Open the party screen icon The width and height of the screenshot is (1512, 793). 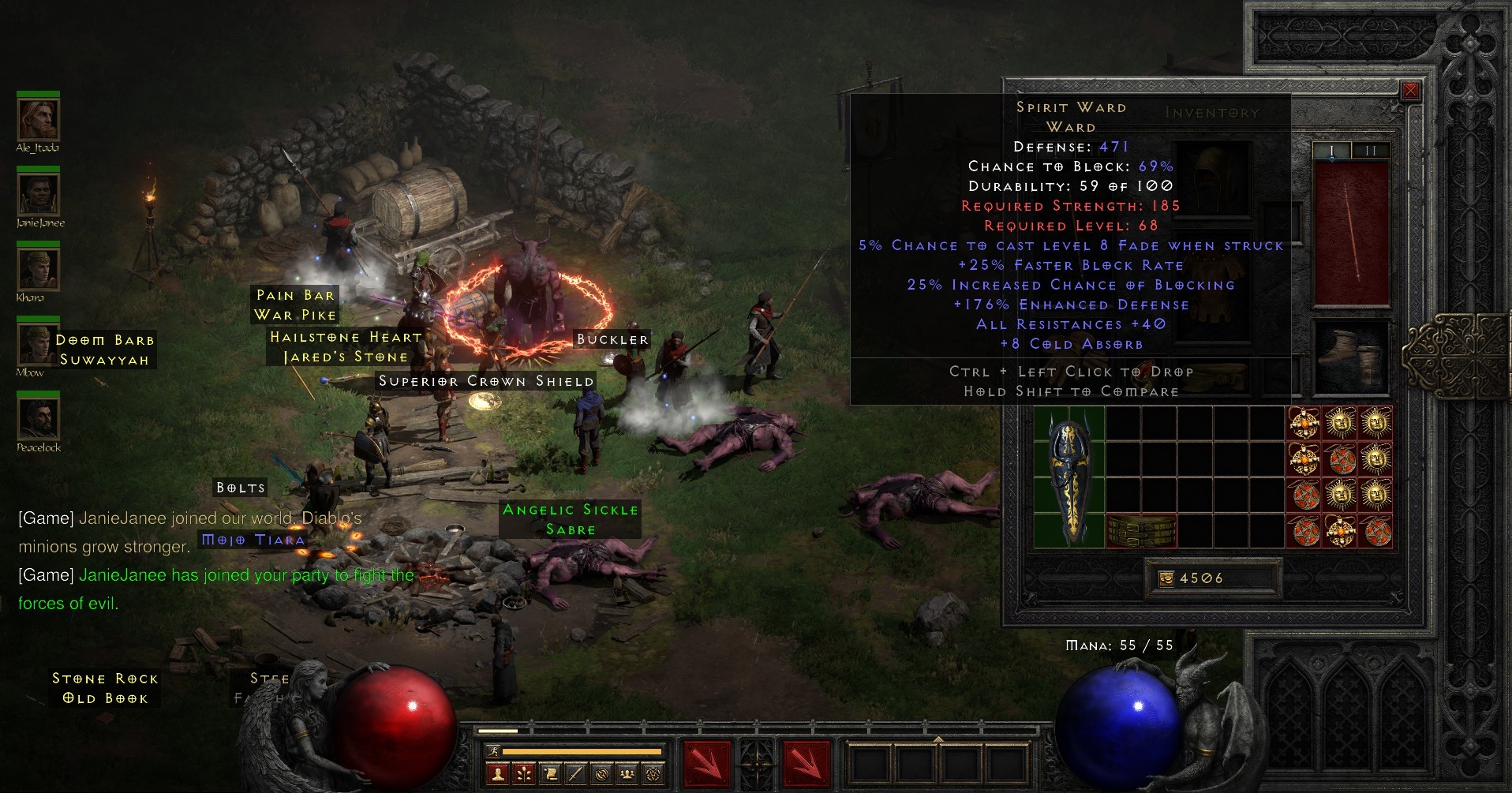point(626,776)
